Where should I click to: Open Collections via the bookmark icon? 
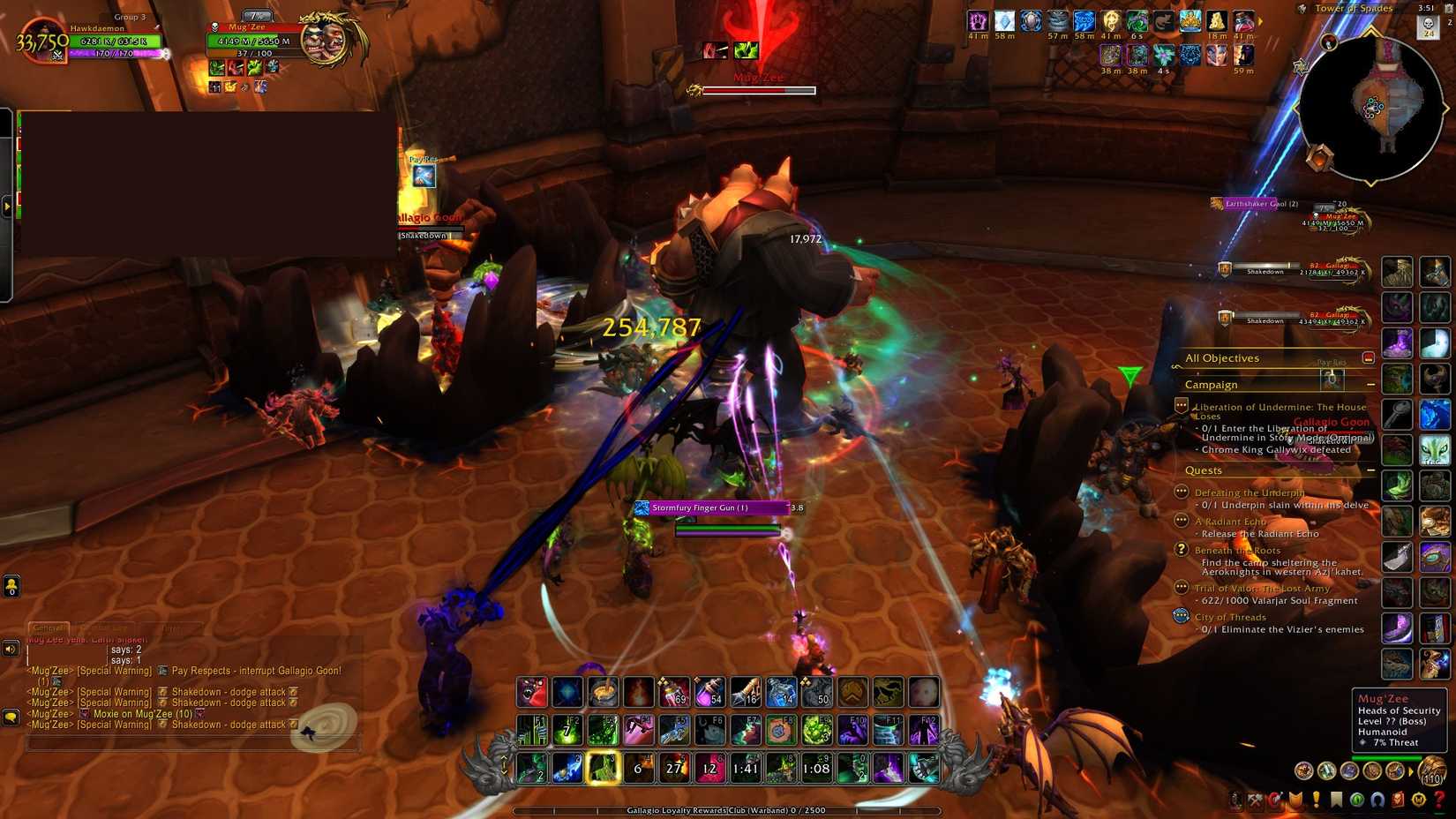pyautogui.click(x=1336, y=800)
